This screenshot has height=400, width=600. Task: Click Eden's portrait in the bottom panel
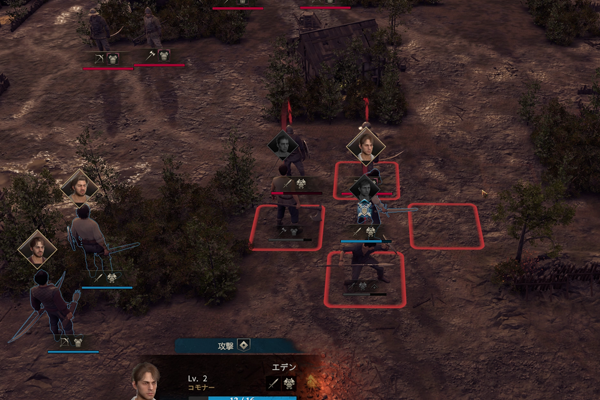[146, 380]
